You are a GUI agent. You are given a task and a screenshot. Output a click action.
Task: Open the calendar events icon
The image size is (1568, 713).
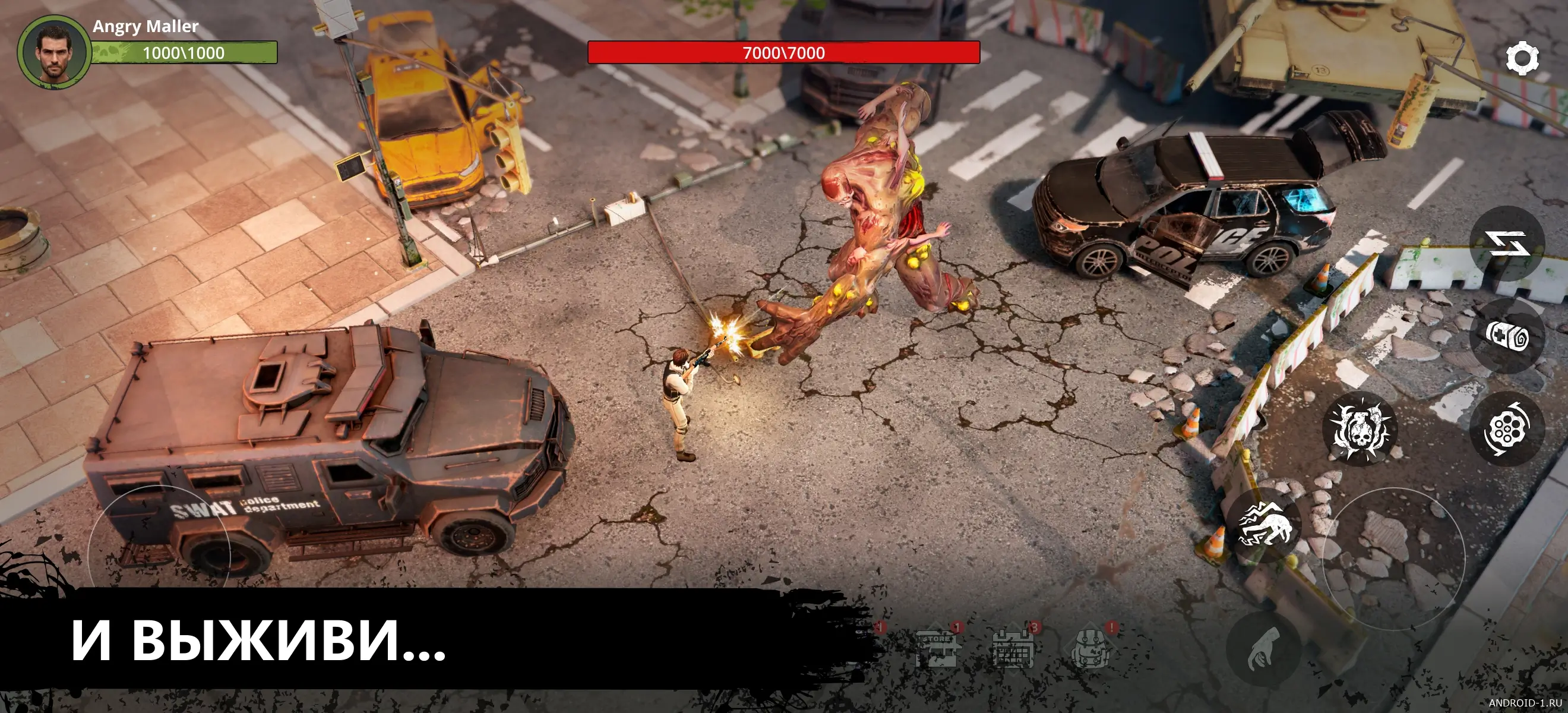pyautogui.click(x=1013, y=648)
